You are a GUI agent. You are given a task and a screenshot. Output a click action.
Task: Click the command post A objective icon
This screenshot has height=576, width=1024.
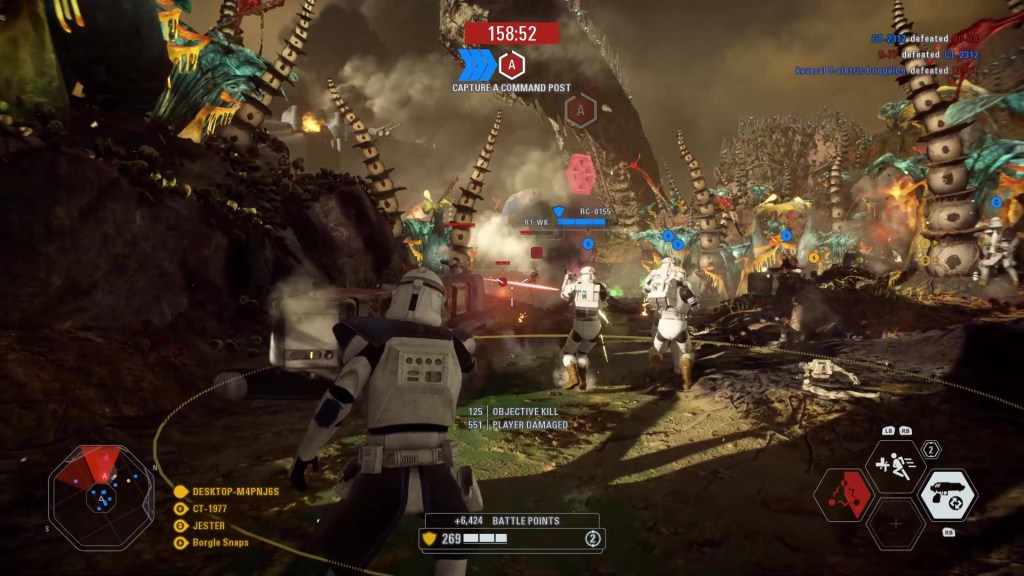pos(511,65)
